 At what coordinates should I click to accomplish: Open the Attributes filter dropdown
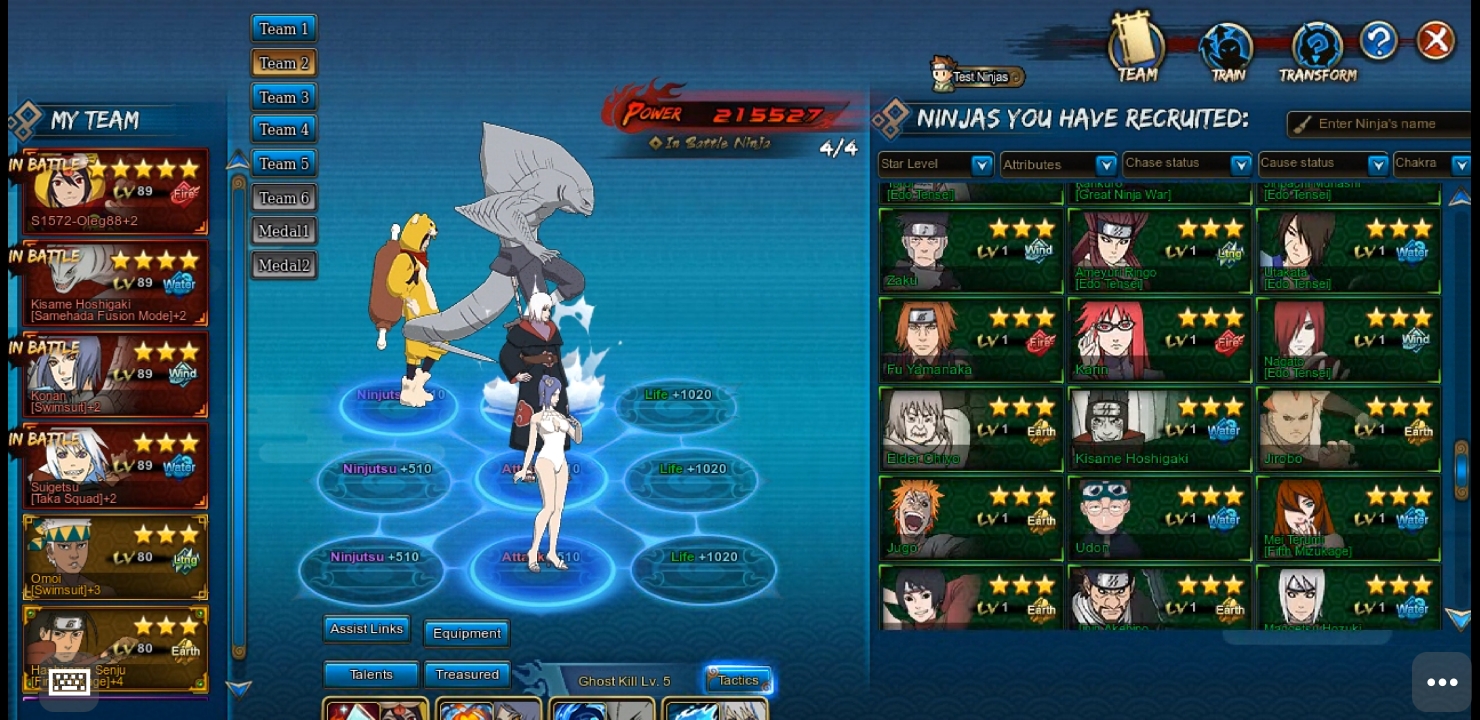coord(1059,164)
